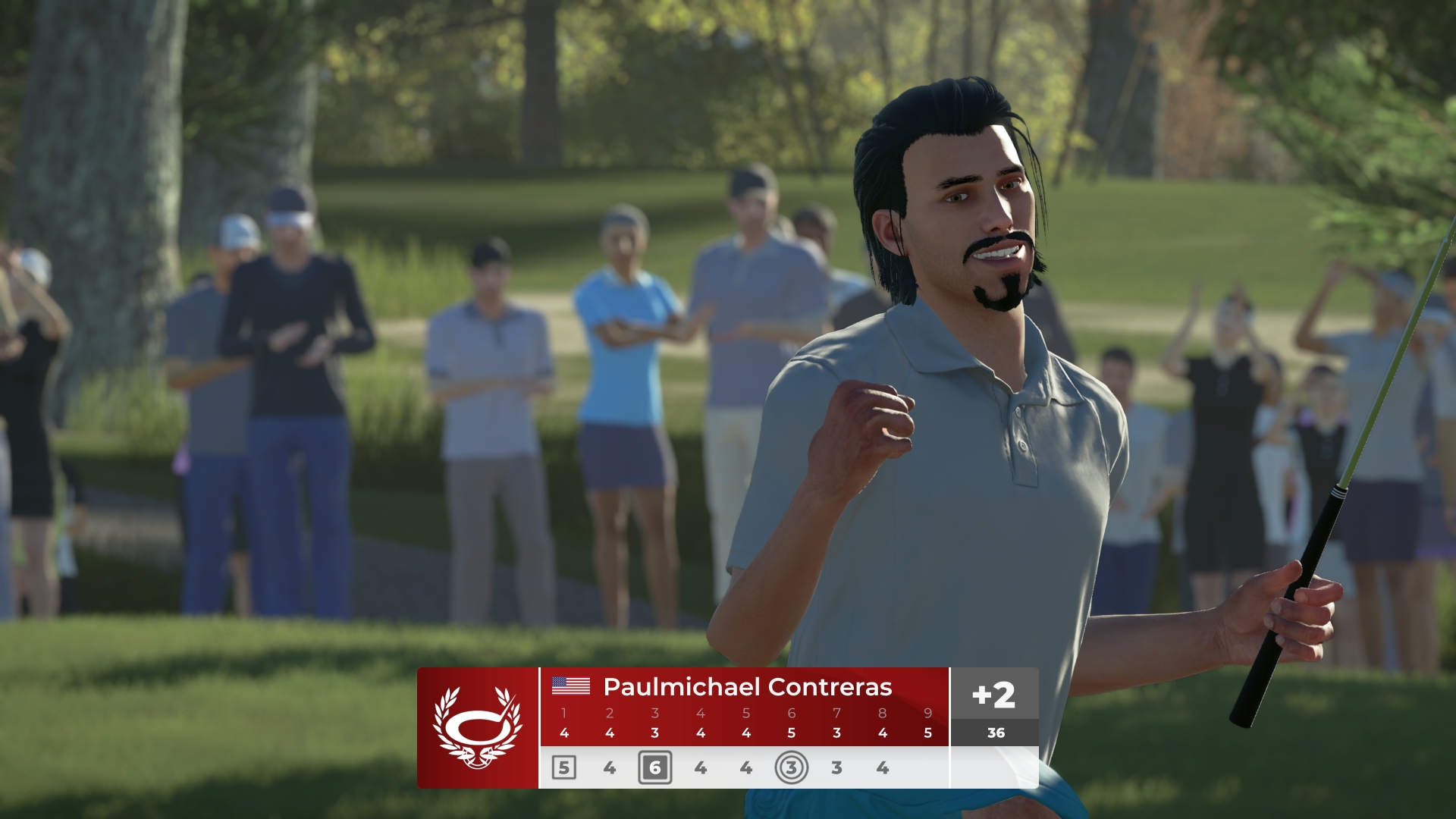Click the boxed bogey 5 on hole 1

coord(563,767)
